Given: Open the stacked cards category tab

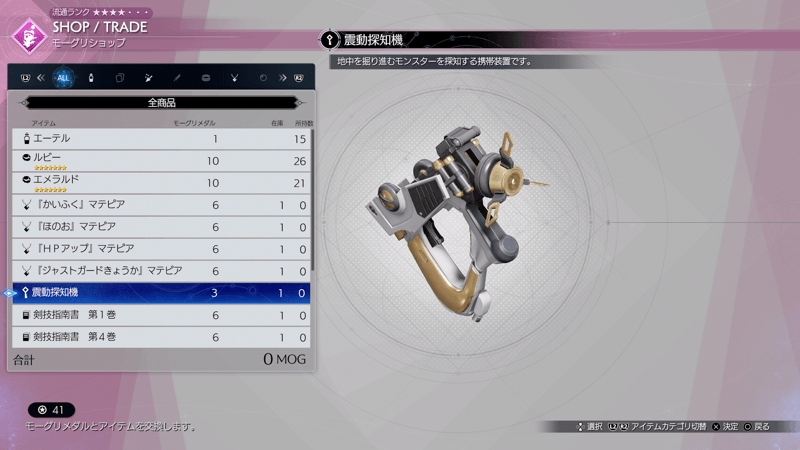Looking at the screenshot, I should click(x=120, y=77).
